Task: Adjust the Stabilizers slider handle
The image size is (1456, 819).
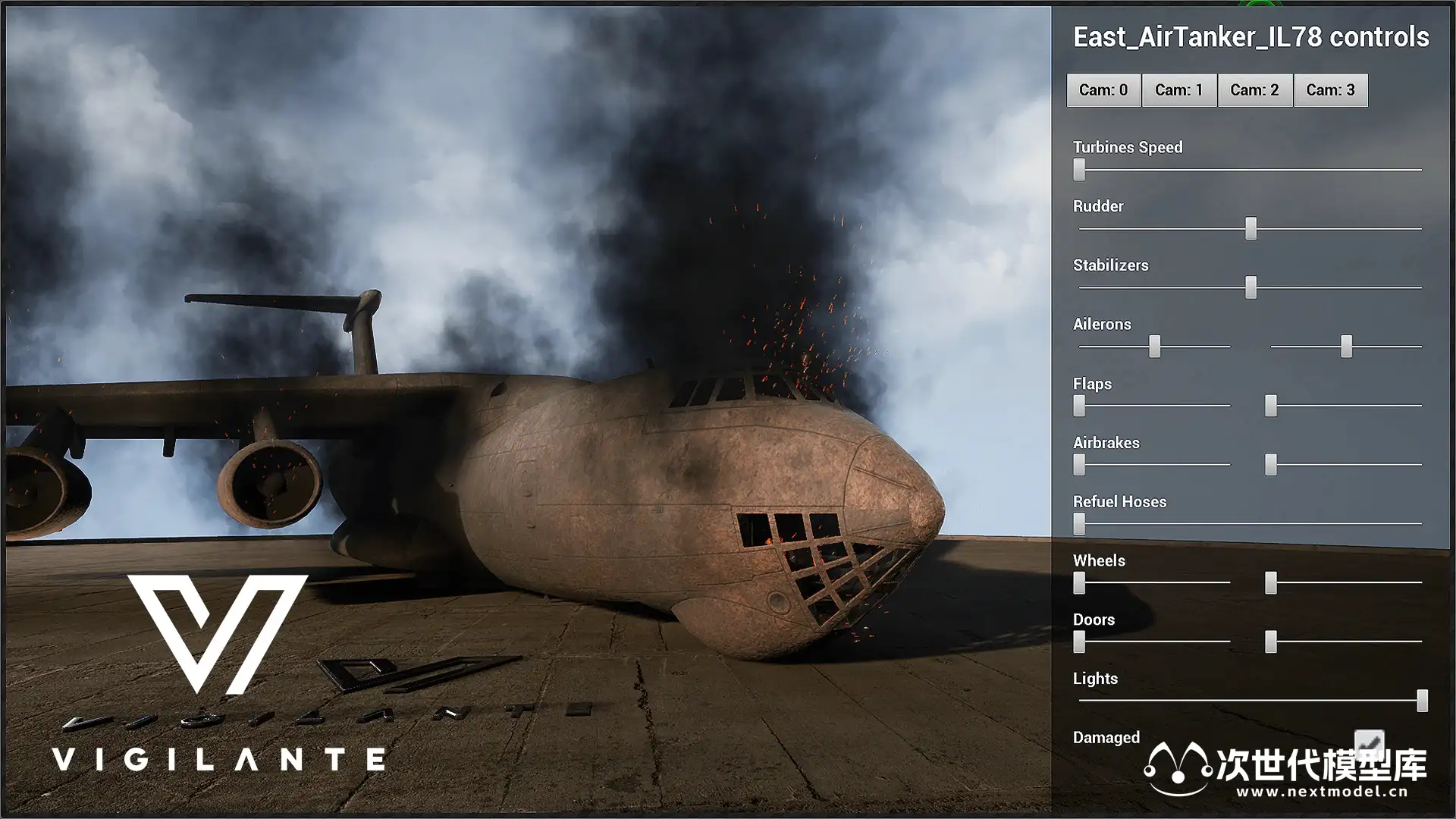Action: point(1250,287)
